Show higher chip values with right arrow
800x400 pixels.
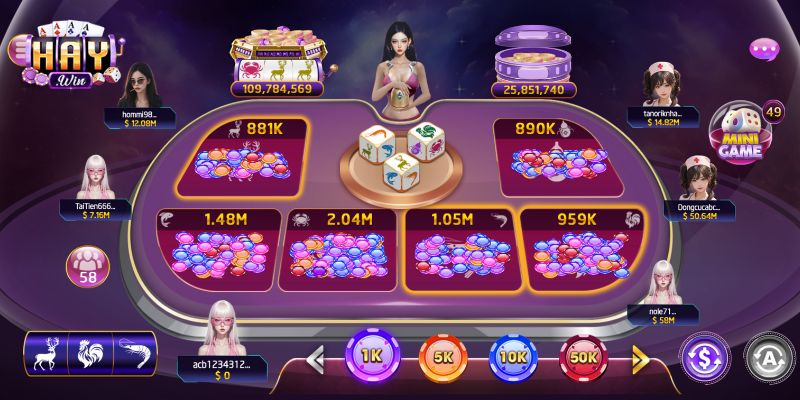tap(640, 357)
